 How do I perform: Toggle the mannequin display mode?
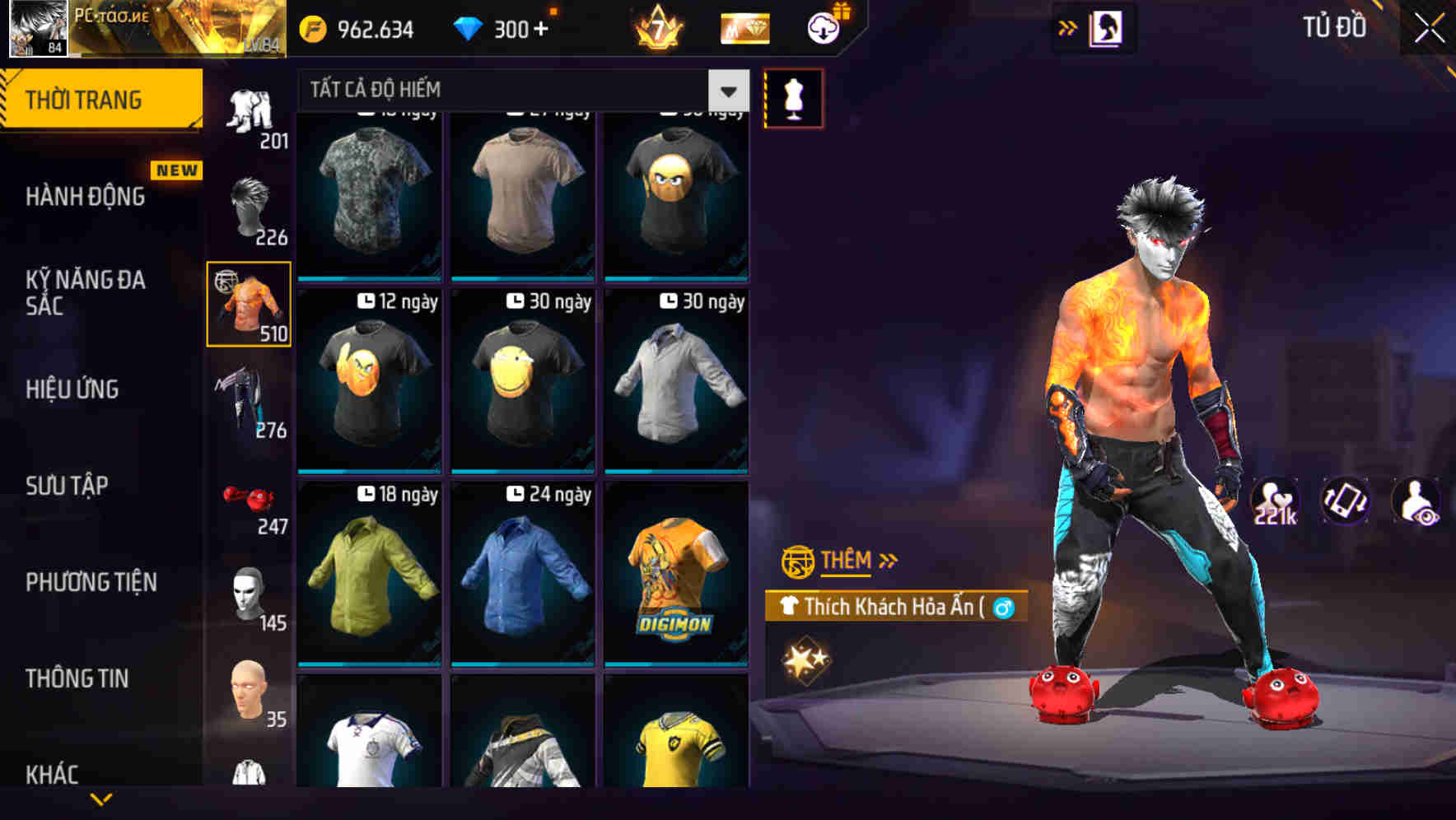click(x=793, y=96)
